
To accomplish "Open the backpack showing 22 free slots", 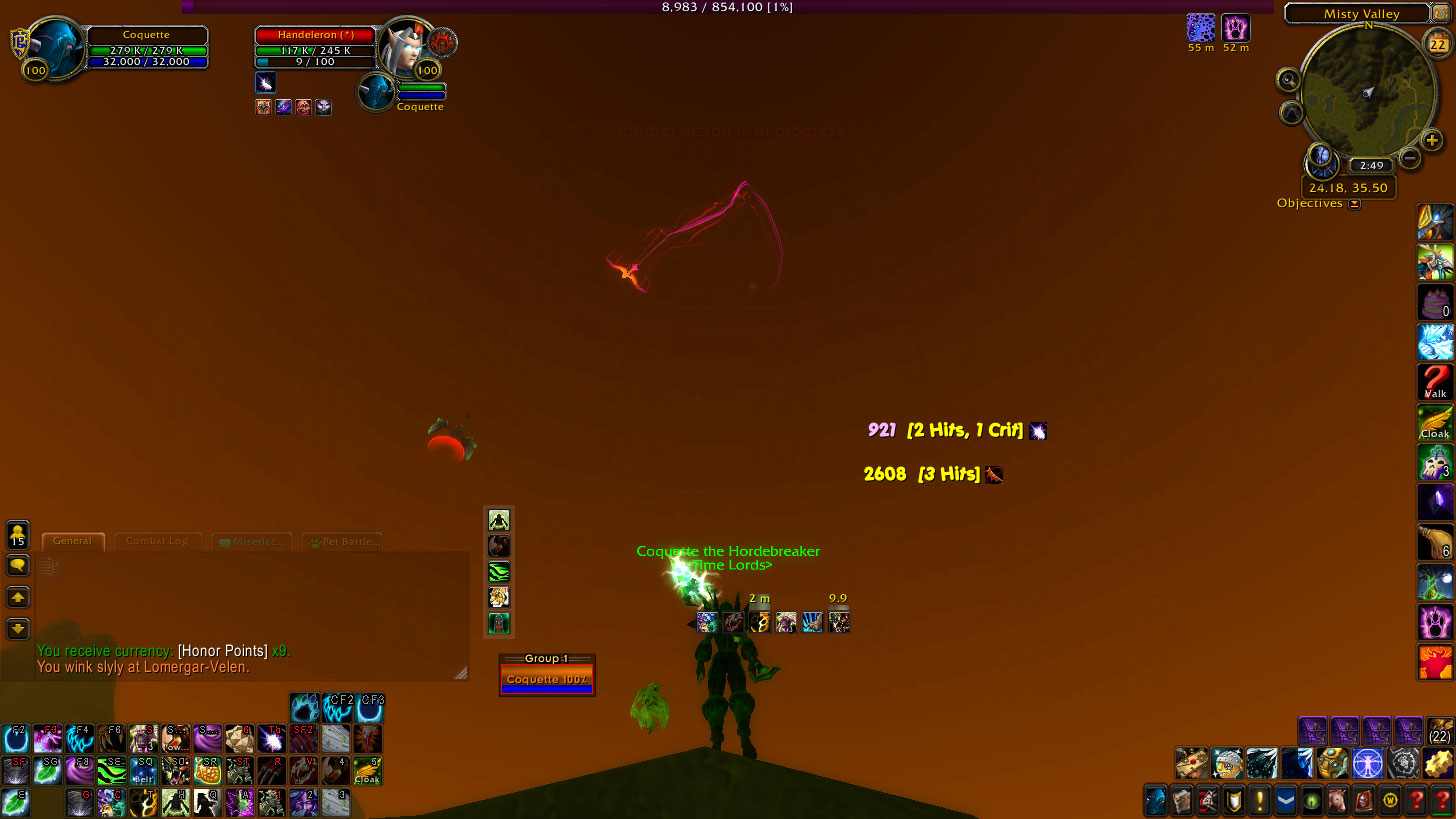I will tap(1440, 731).
